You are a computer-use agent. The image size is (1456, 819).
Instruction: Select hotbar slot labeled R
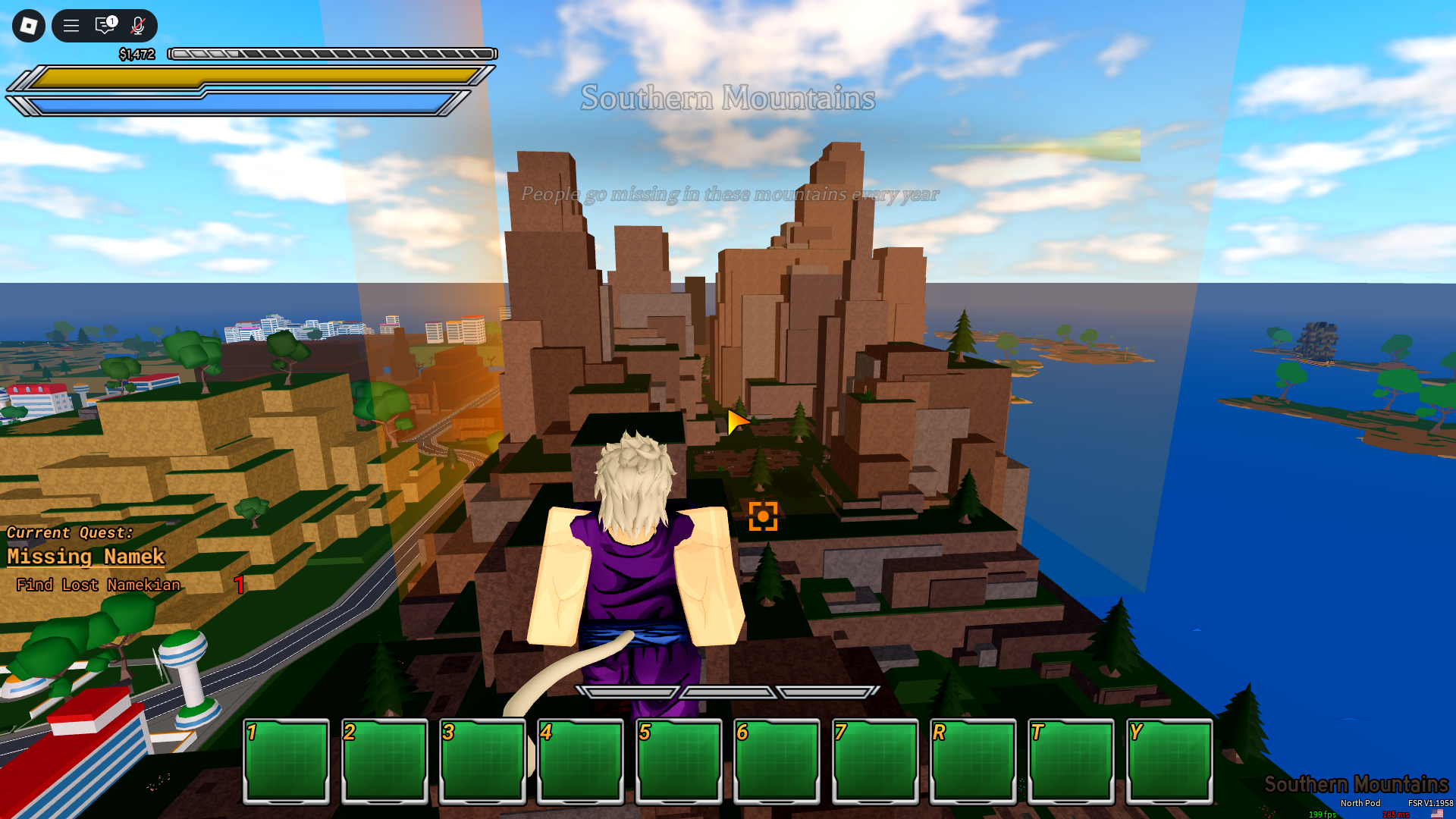click(x=973, y=761)
